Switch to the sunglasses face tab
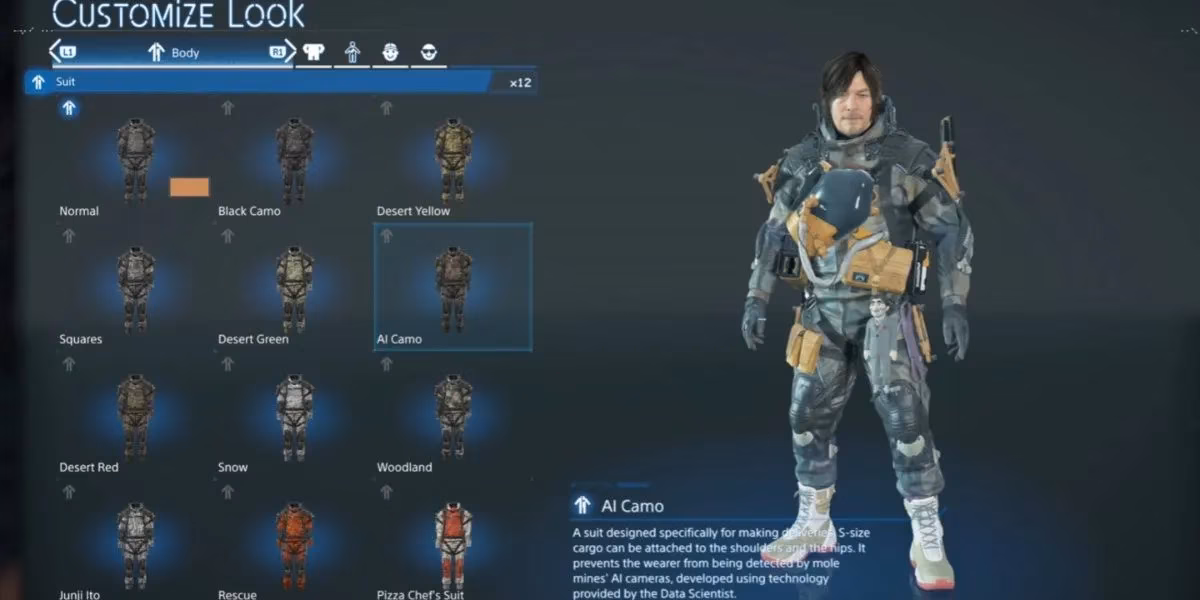The width and height of the screenshot is (1200, 600). (x=428, y=53)
